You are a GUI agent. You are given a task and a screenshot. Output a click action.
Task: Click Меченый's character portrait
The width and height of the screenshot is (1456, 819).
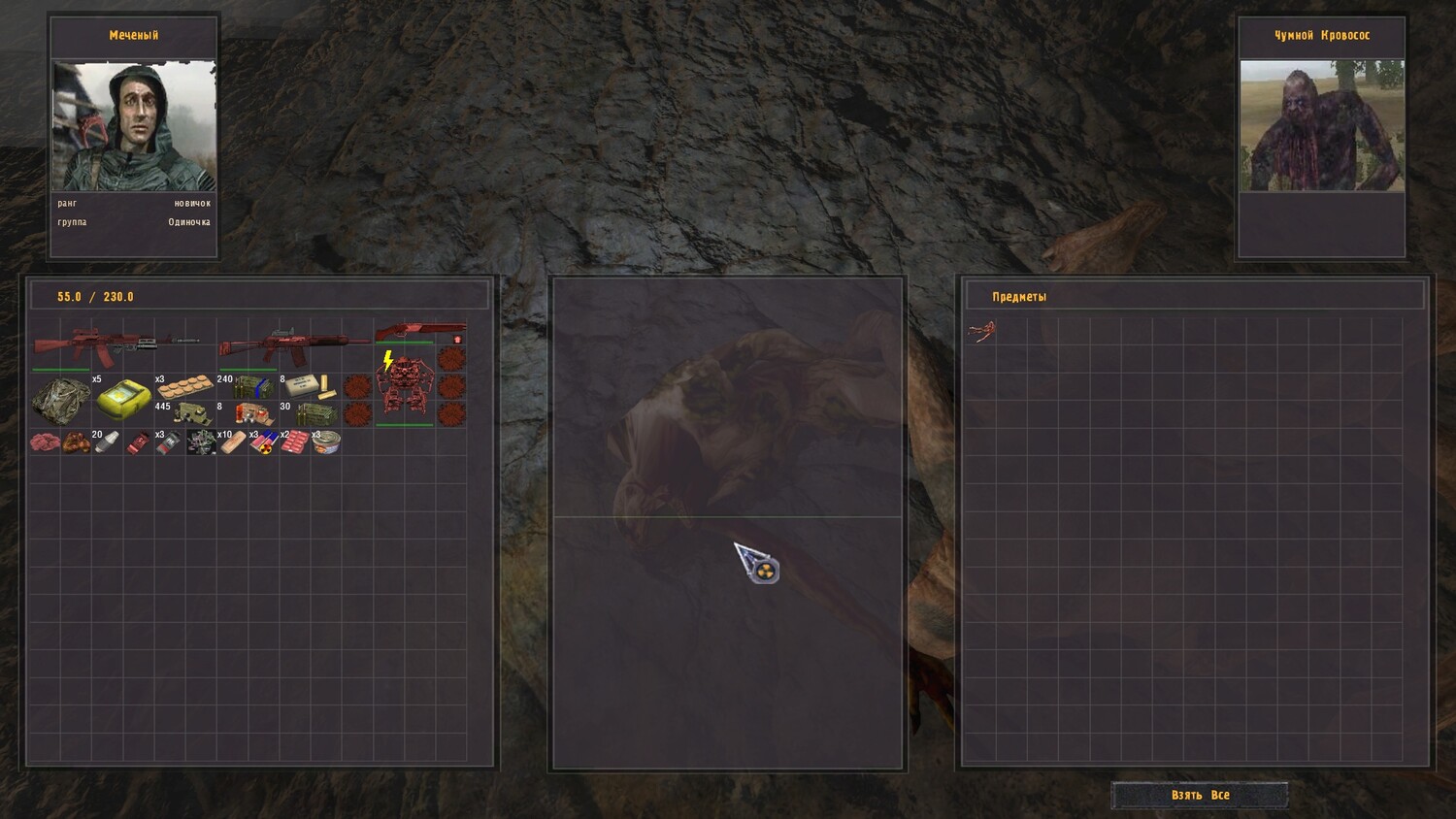[134, 126]
